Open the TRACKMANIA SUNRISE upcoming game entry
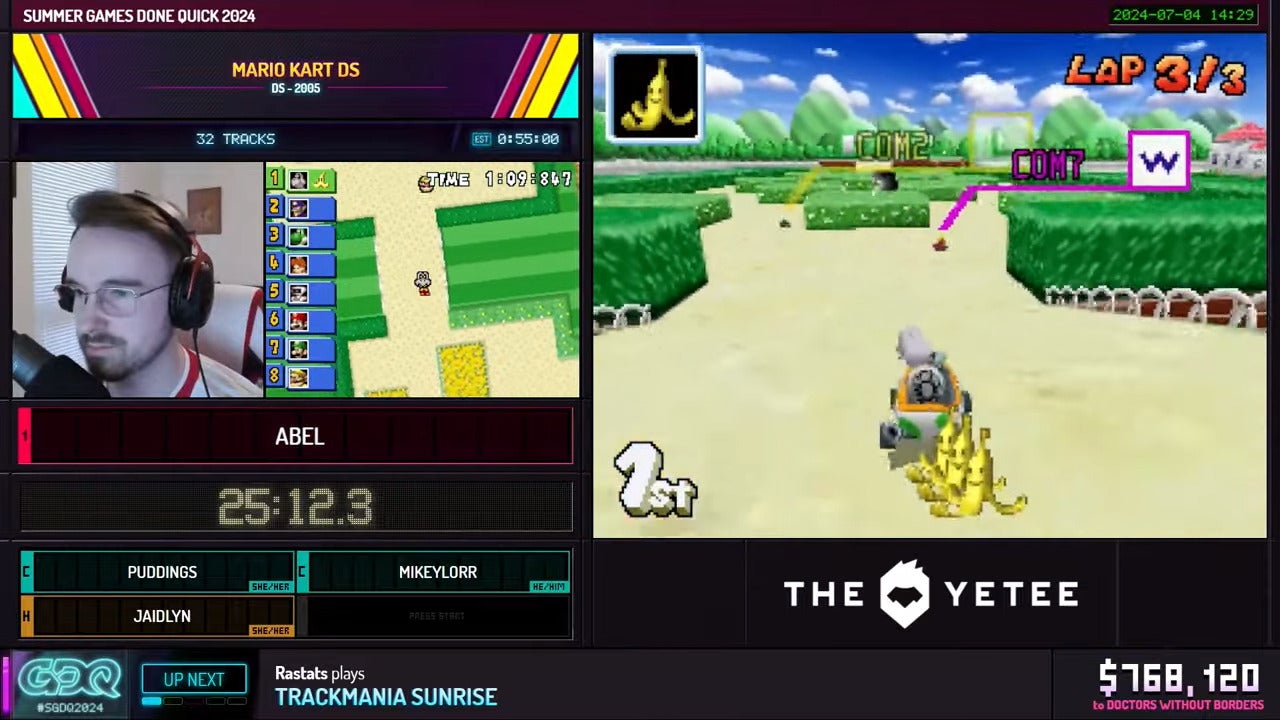The height and width of the screenshot is (720, 1280). coord(389,697)
